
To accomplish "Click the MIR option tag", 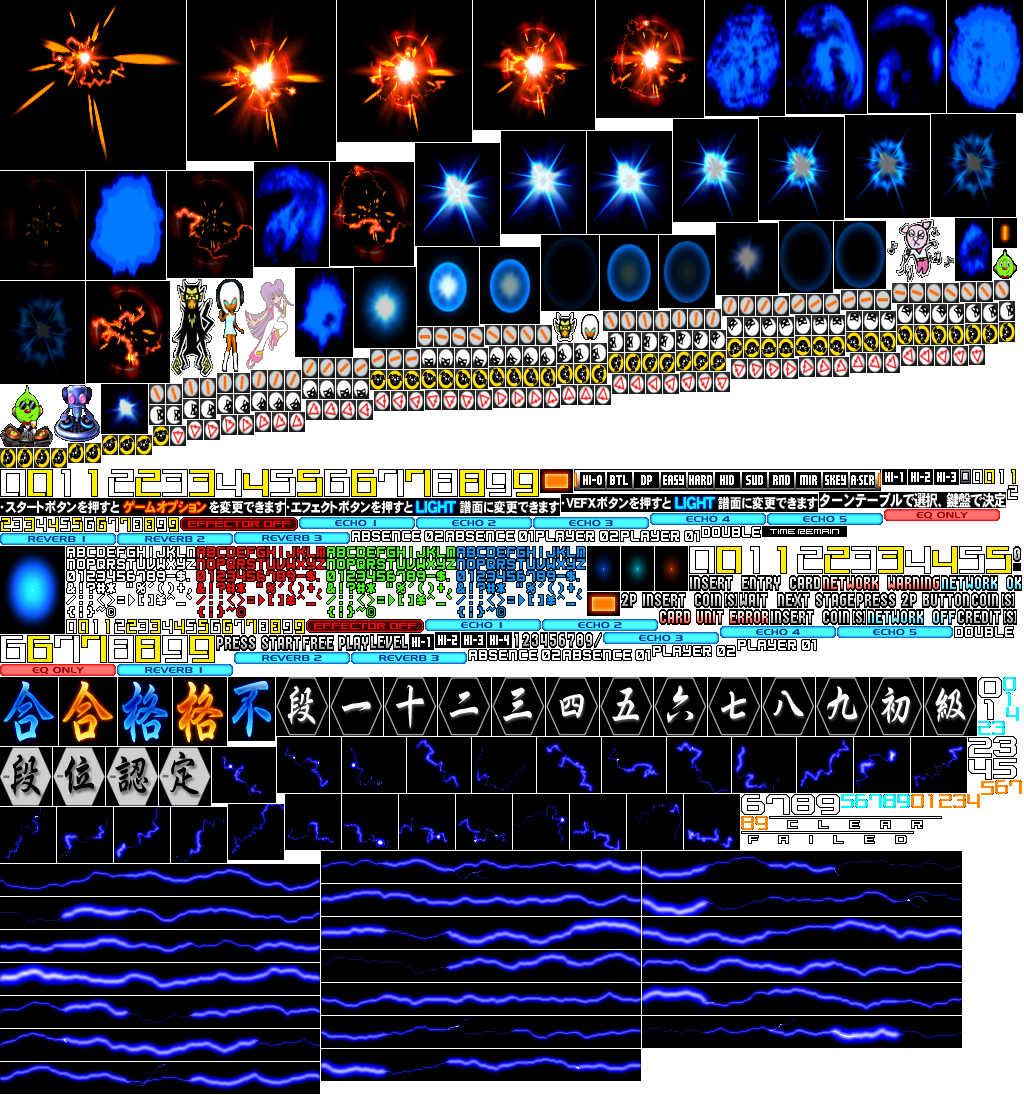I will 808,480.
